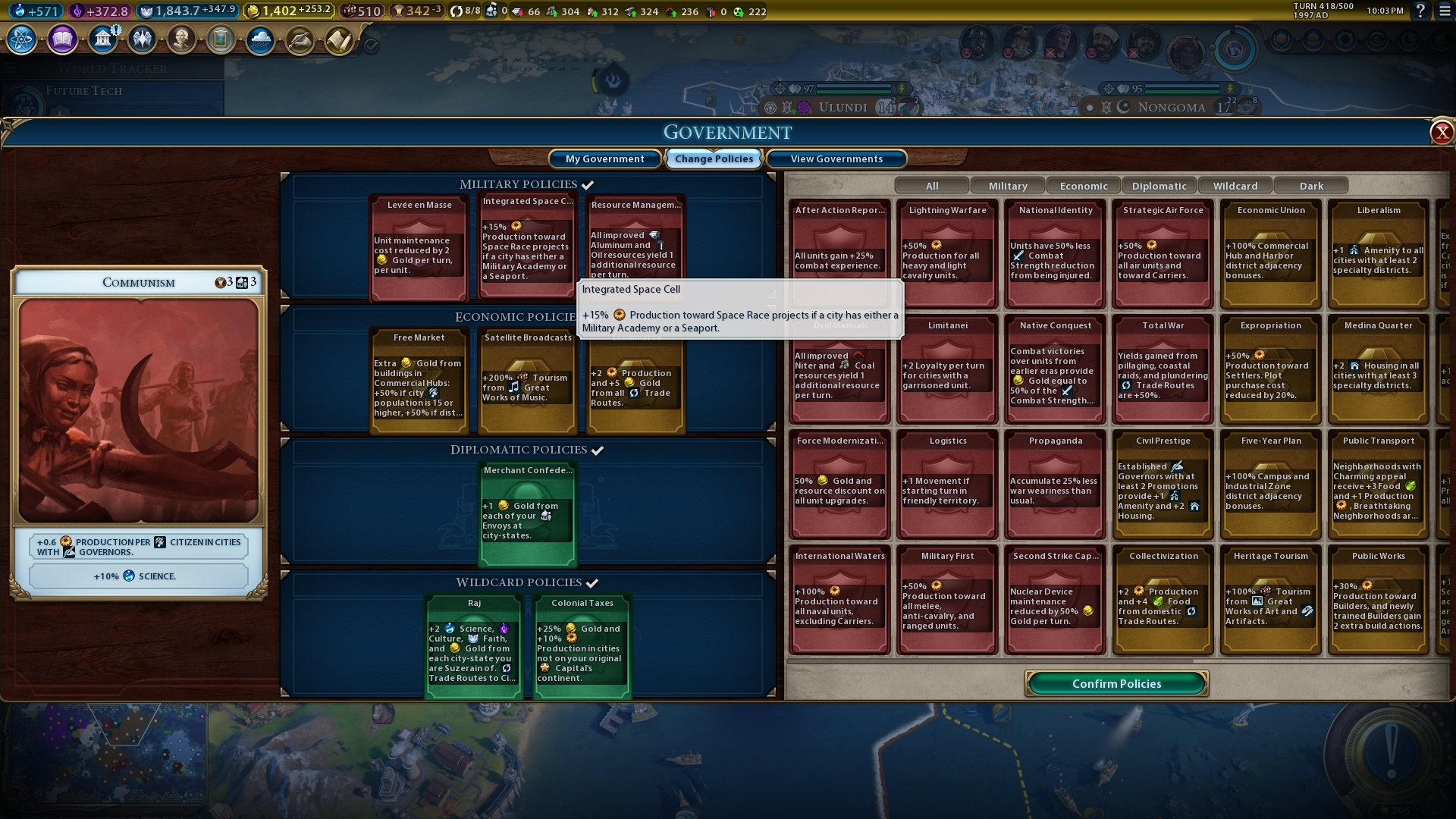Select the Wildcard policy filter
Screen dimensions: 1456x819
point(1235,186)
